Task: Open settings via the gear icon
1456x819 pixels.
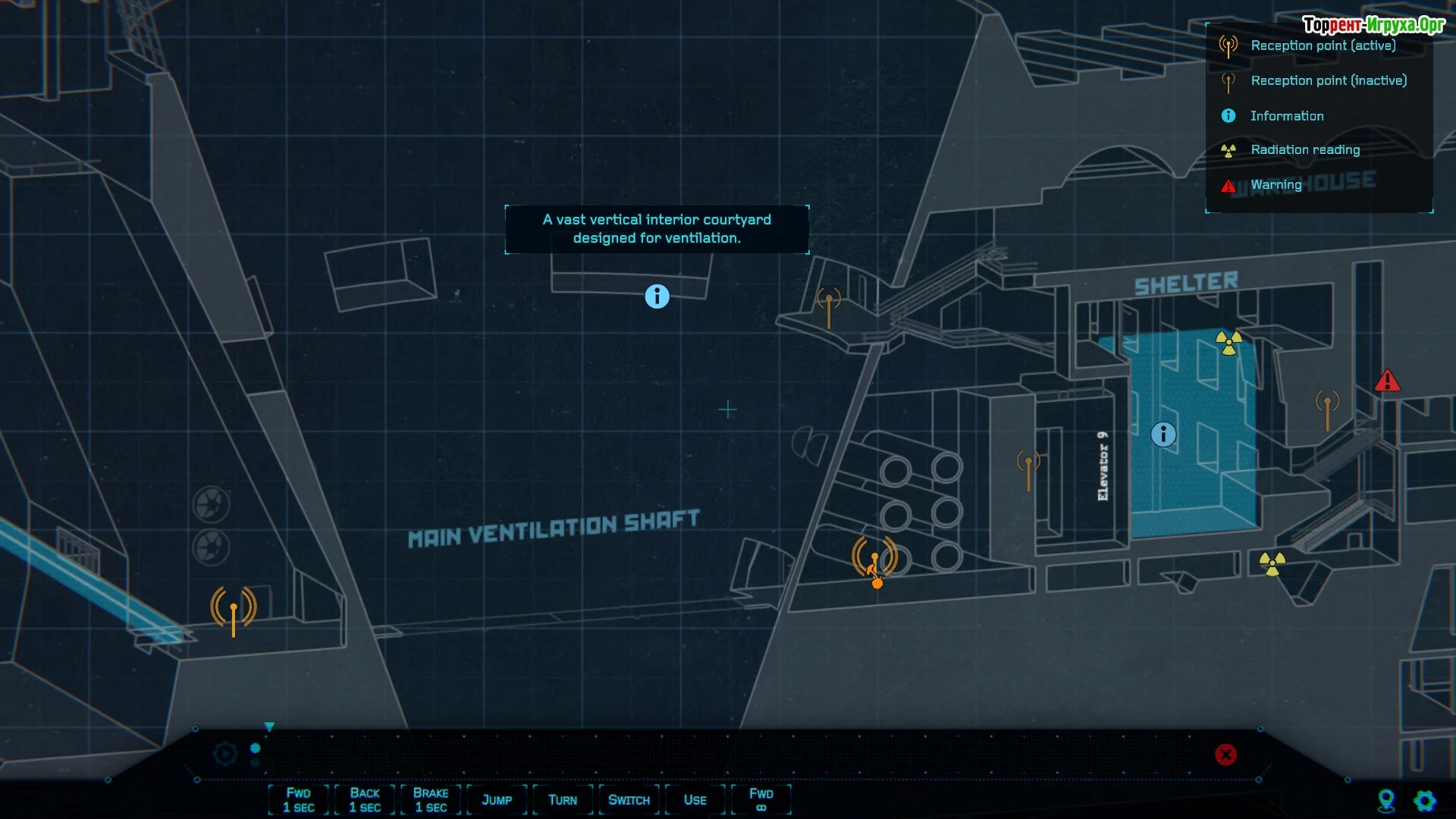Action: tap(1425, 801)
